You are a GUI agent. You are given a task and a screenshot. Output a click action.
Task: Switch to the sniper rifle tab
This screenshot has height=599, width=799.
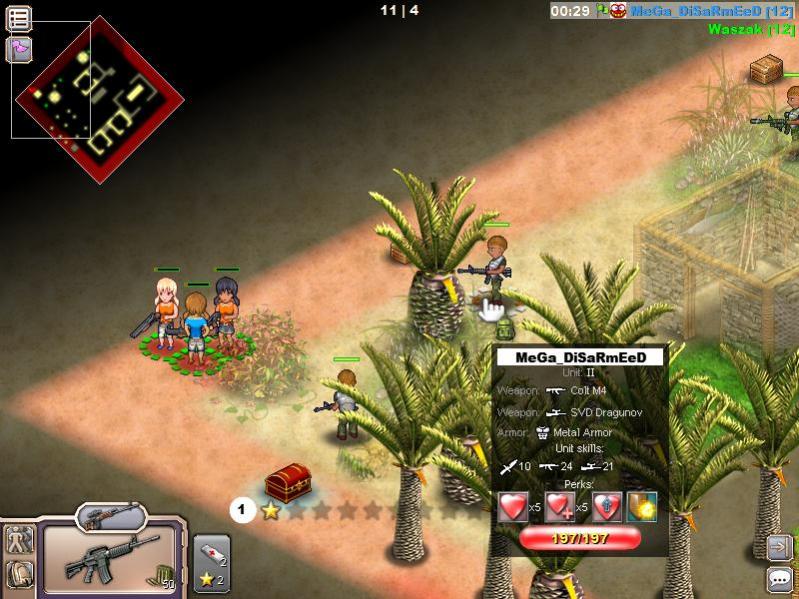coord(111,516)
